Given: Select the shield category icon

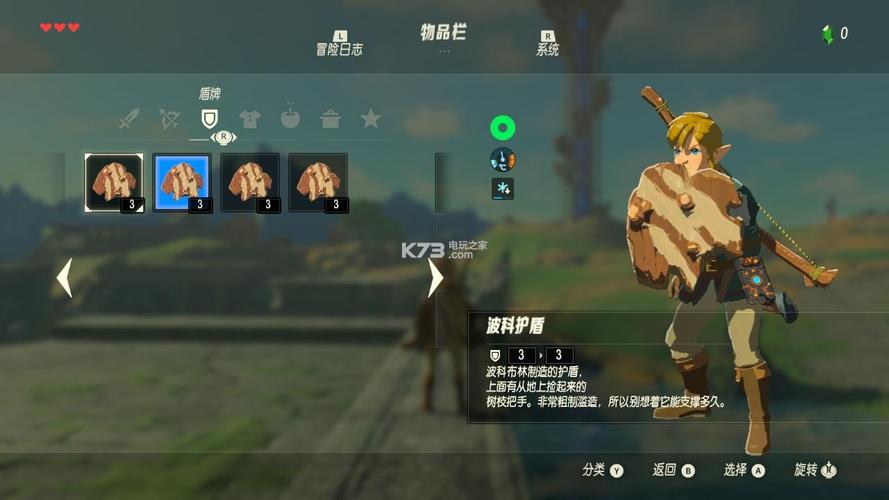Looking at the screenshot, I should (x=209, y=119).
